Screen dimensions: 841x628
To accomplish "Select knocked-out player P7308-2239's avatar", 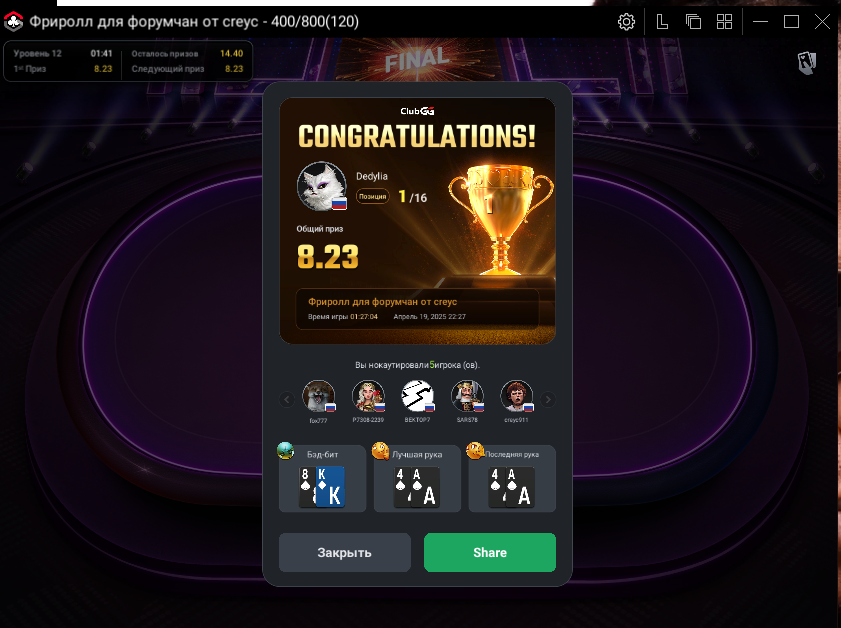I will tap(368, 397).
